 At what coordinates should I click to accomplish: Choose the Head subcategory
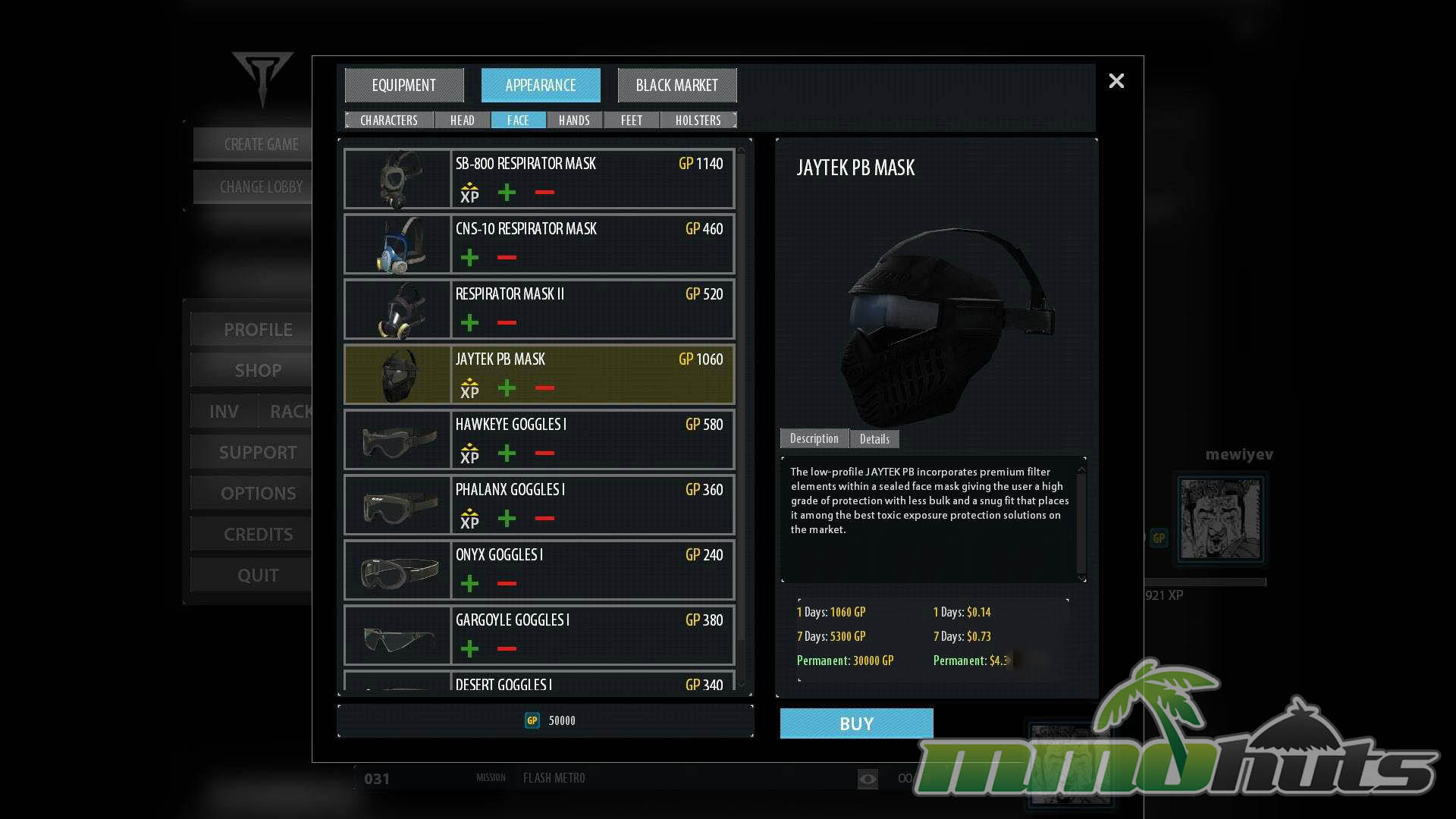click(462, 121)
